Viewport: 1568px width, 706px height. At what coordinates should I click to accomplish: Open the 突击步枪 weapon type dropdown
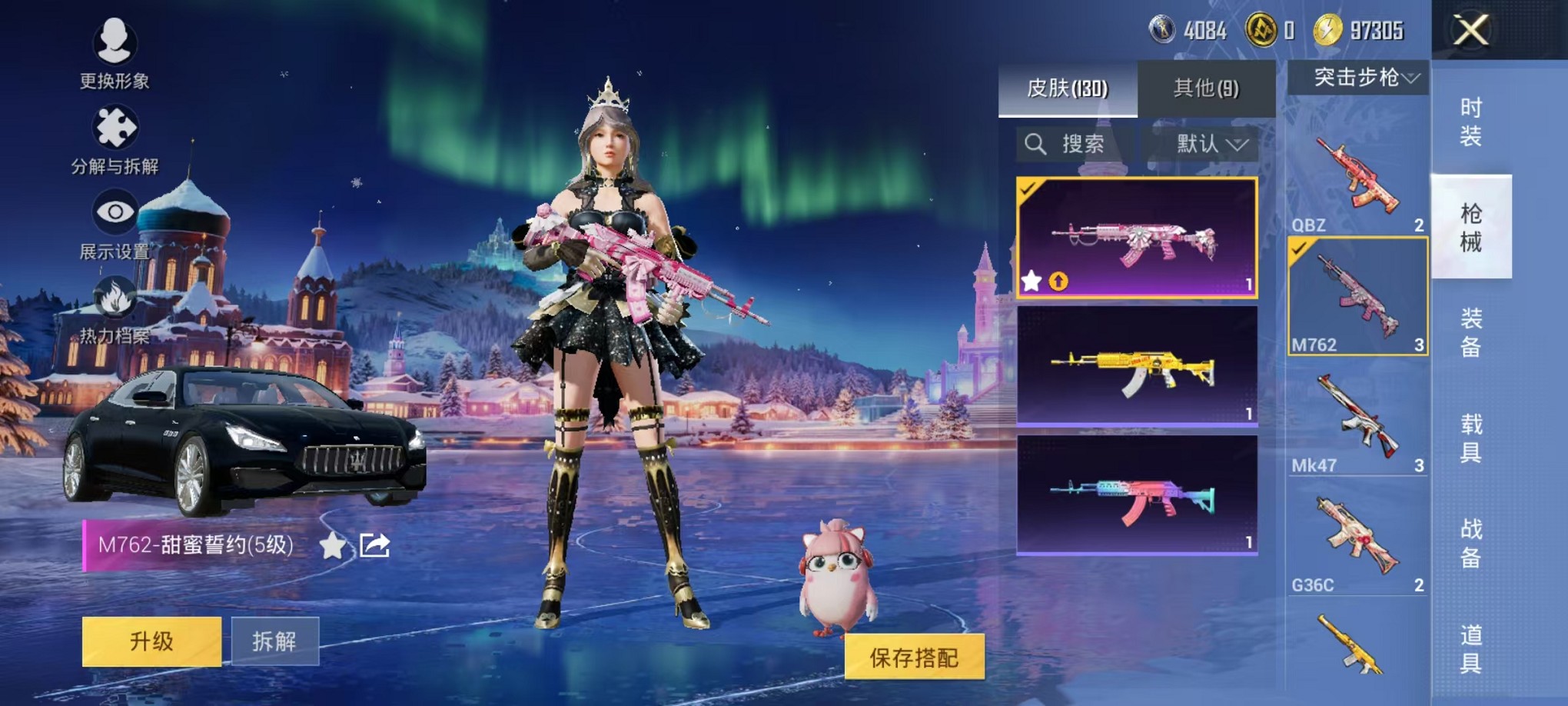(x=1359, y=77)
